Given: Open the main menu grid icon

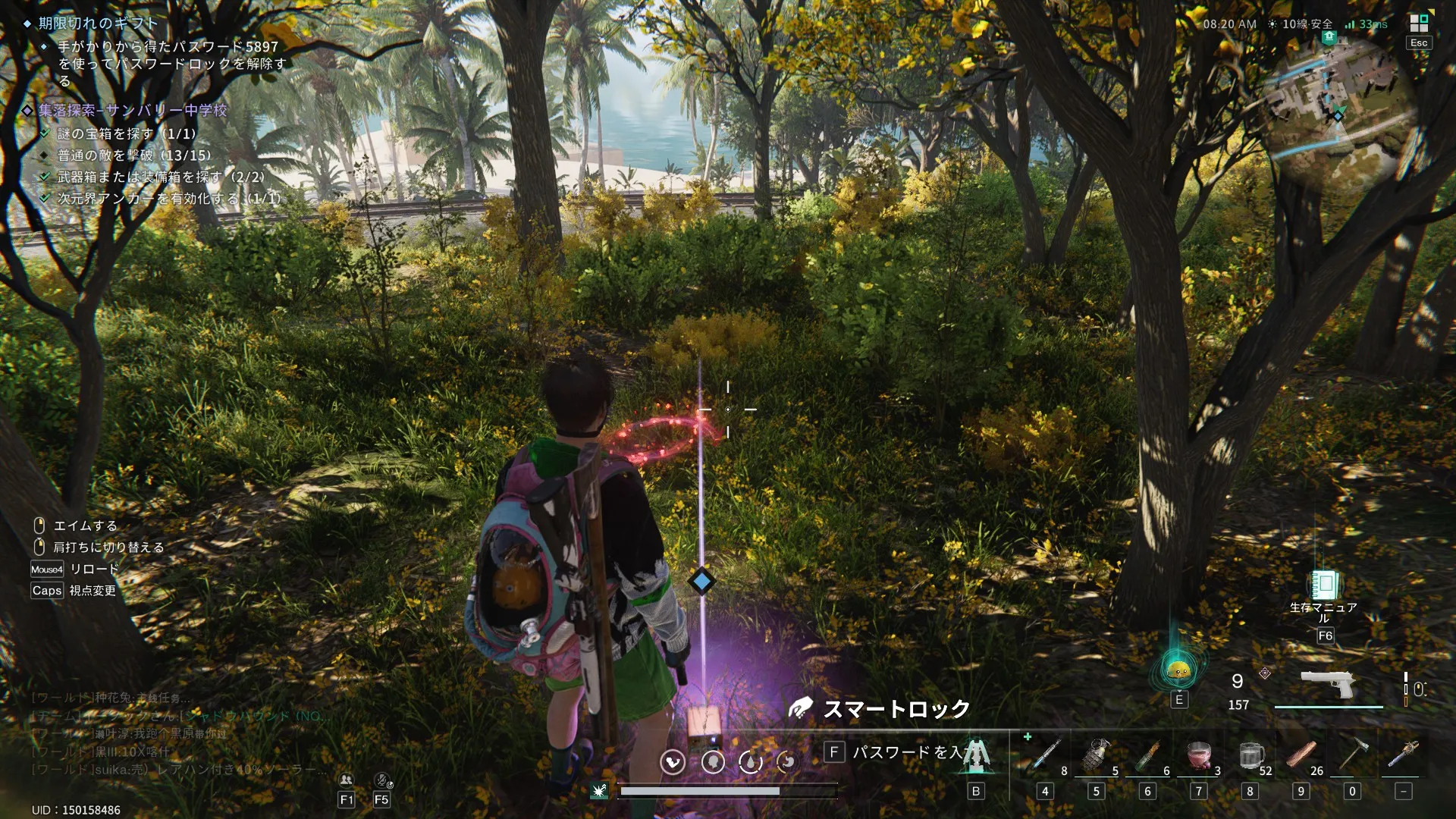Looking at the screenshot, I should click(x=1418, y=24).
